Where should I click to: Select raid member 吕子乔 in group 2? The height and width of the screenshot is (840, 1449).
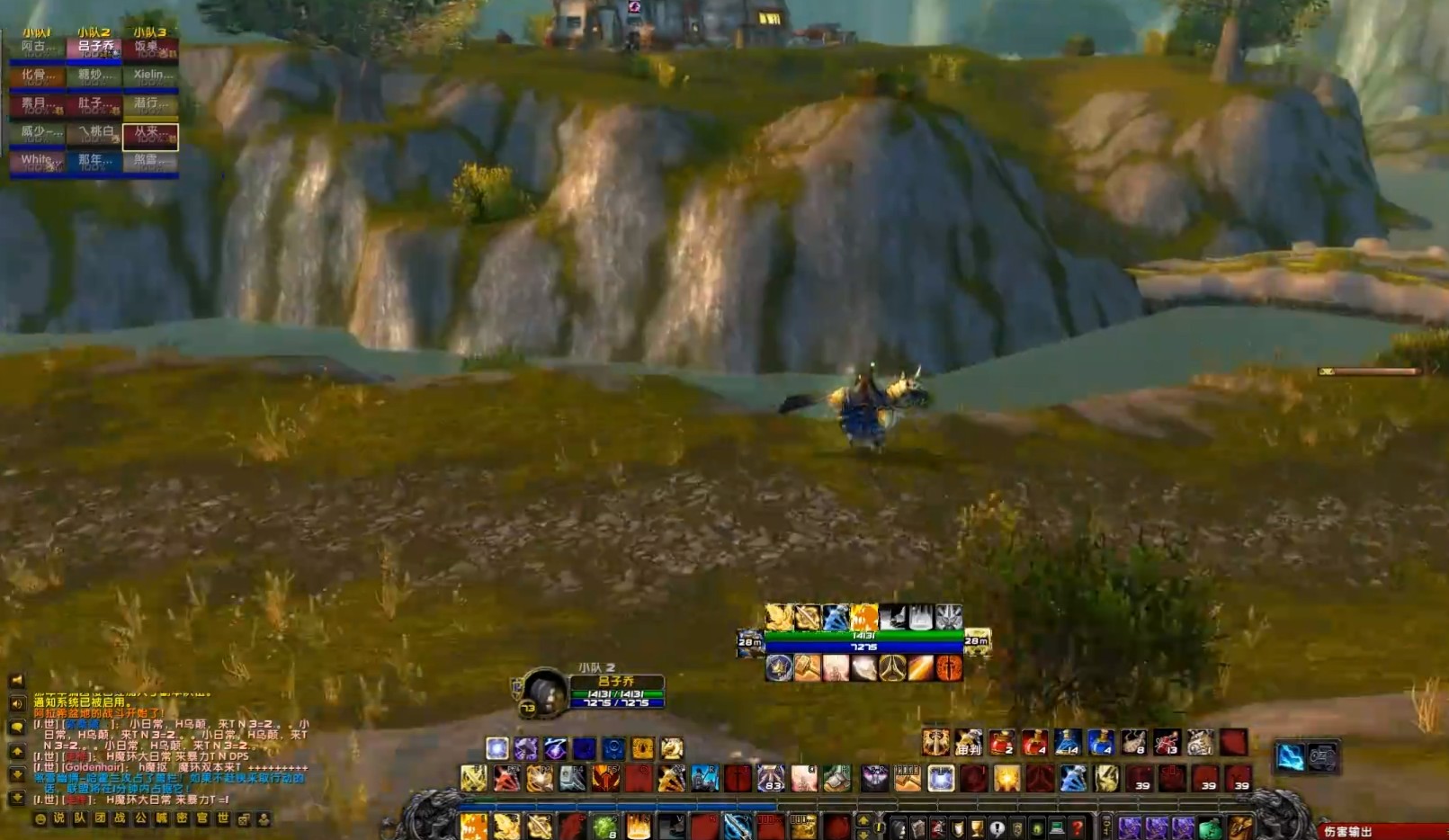(x=94, y=48)
